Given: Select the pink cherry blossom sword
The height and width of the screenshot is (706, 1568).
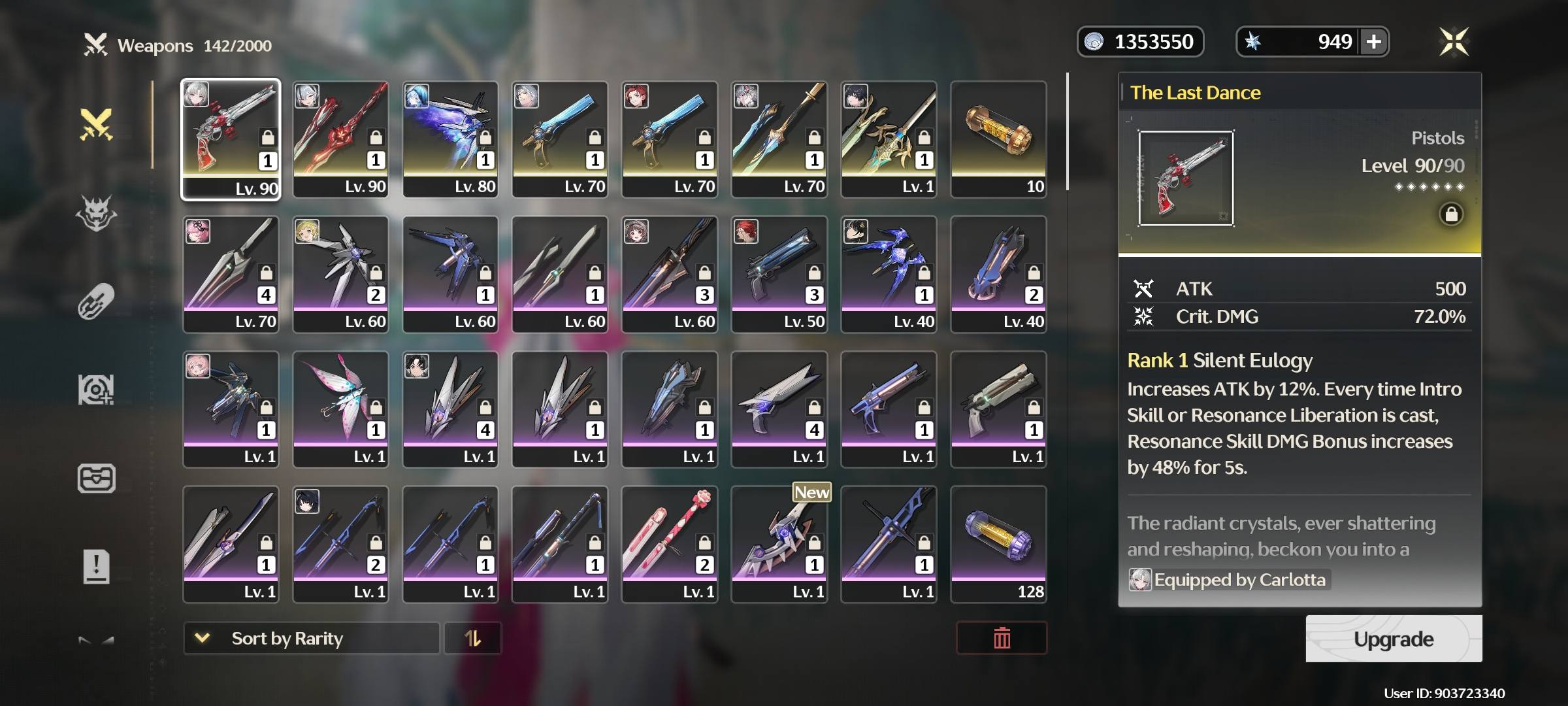Looking at the screenshot, I should pos(670,544).
